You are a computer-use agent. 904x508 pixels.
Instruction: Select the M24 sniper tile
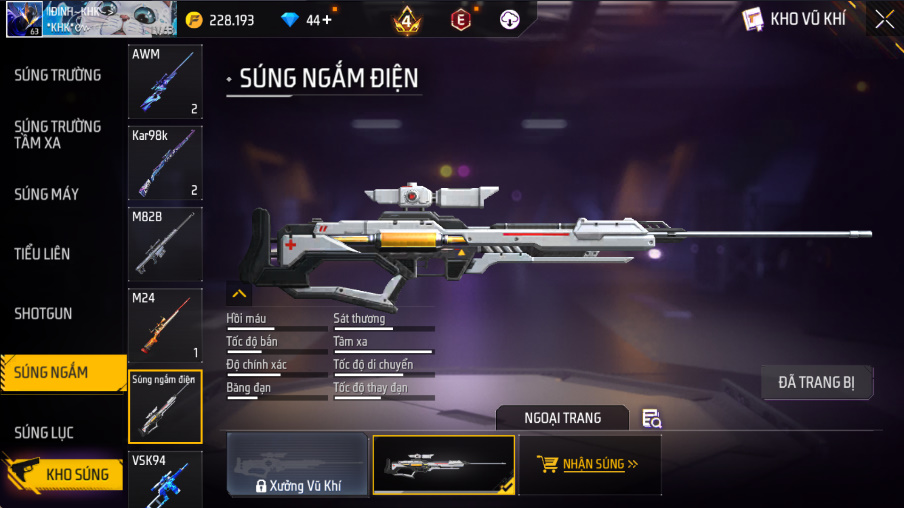165,325
